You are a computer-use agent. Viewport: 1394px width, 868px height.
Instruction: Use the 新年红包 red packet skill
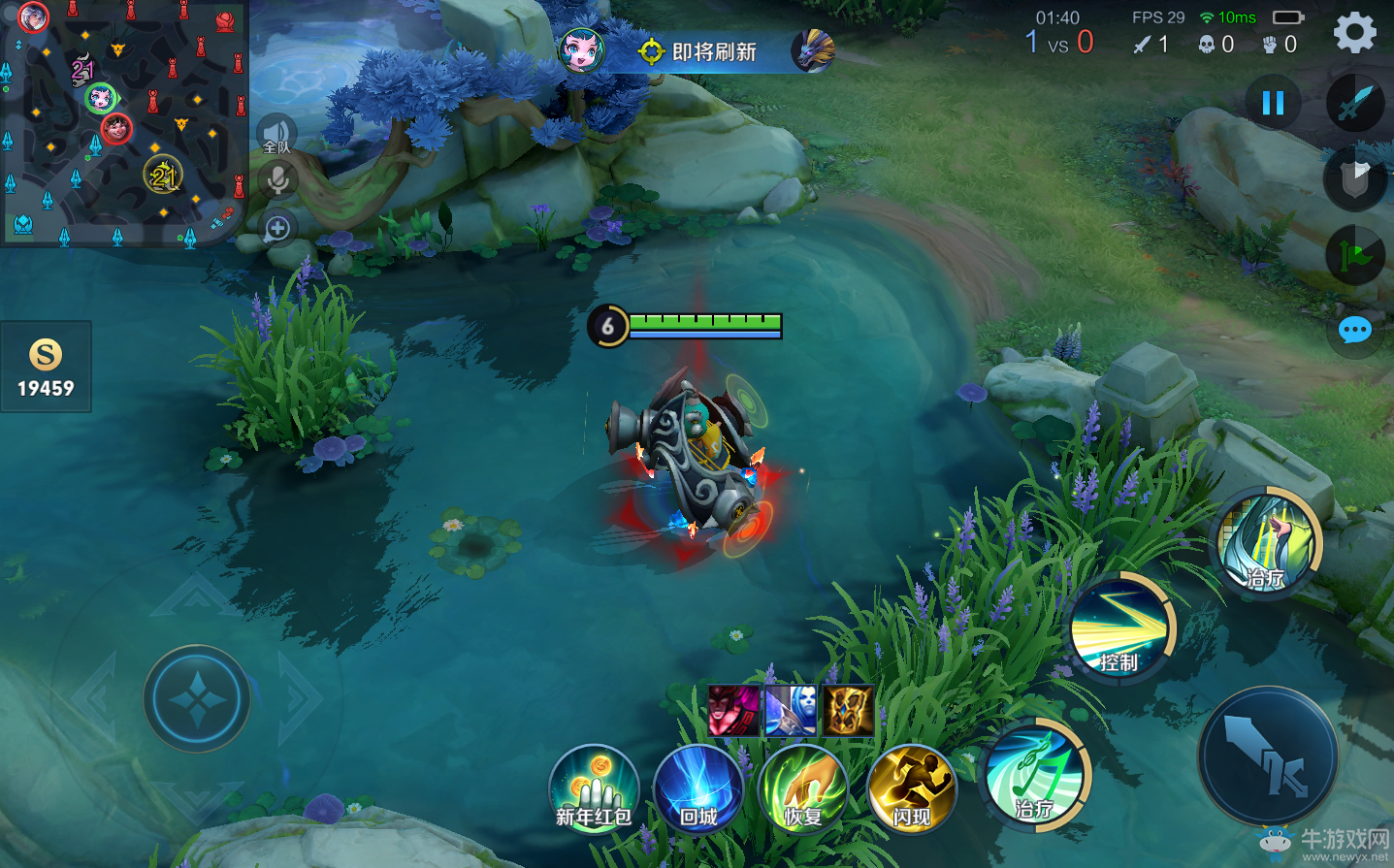pos(594,788)
